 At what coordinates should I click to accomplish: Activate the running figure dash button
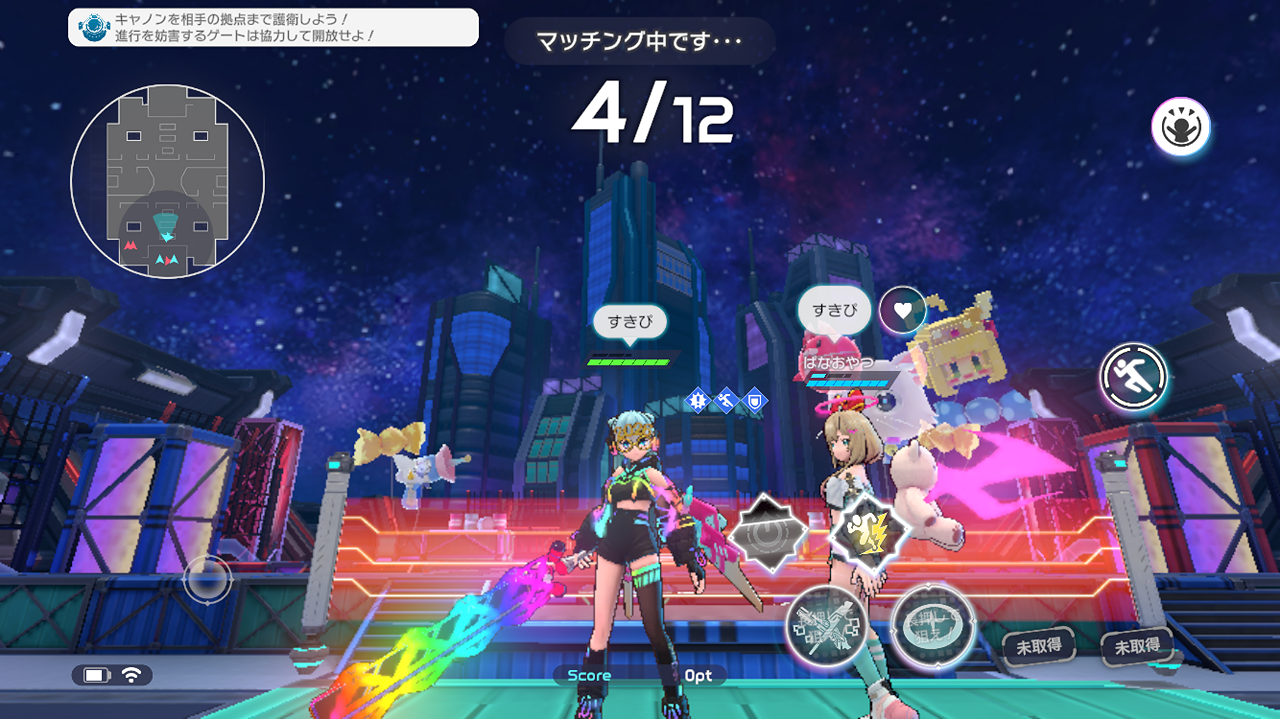coord(1133,377)
